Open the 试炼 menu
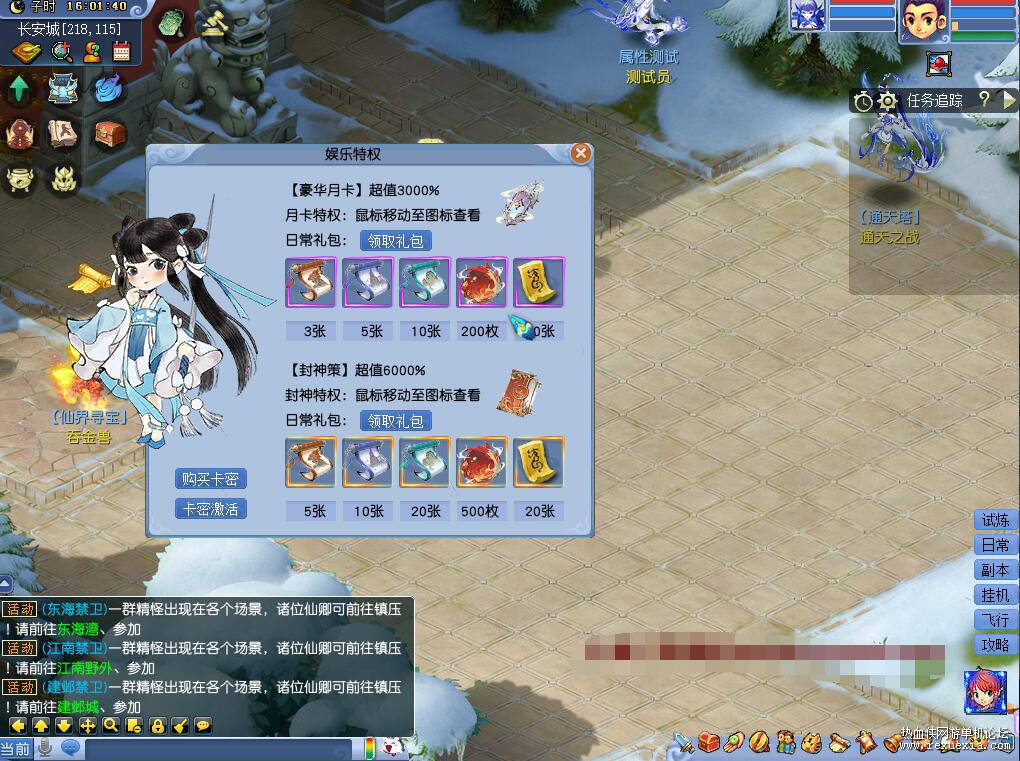The image size is (1020, 761). tap(995, 520)
